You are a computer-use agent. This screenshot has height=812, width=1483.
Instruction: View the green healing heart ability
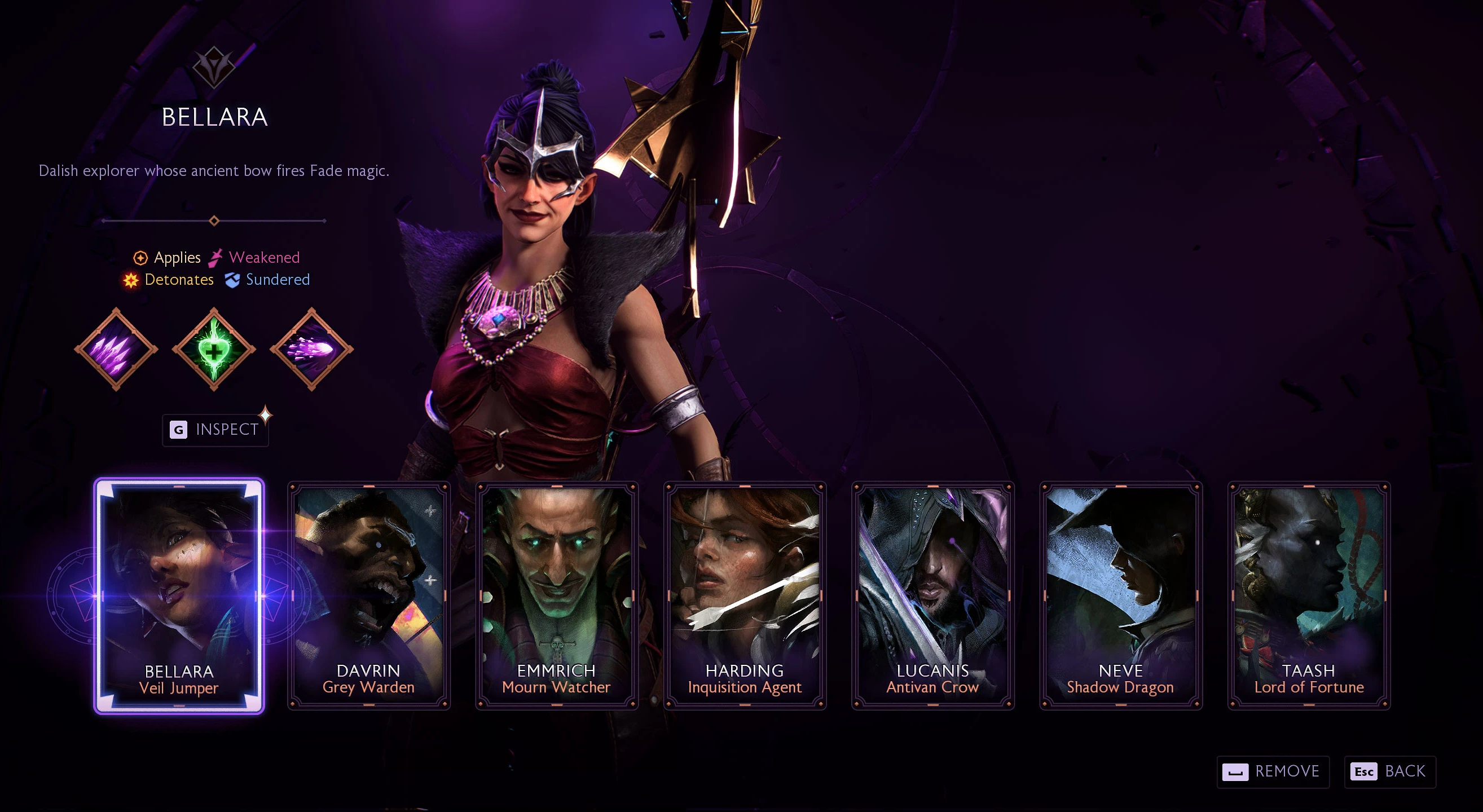[214, 349]
